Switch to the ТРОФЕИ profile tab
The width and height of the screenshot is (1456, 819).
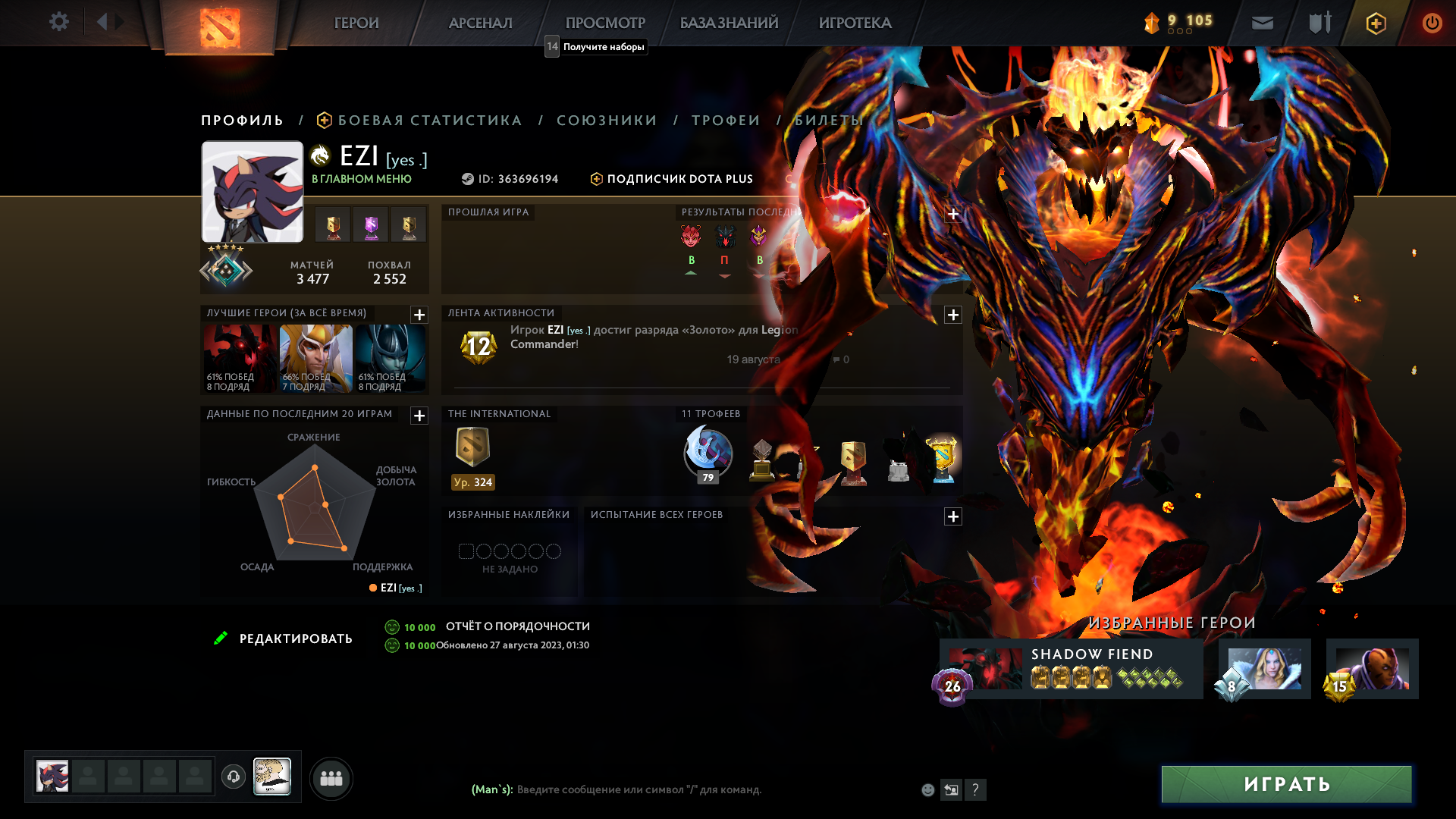click(x=726, y=120)
